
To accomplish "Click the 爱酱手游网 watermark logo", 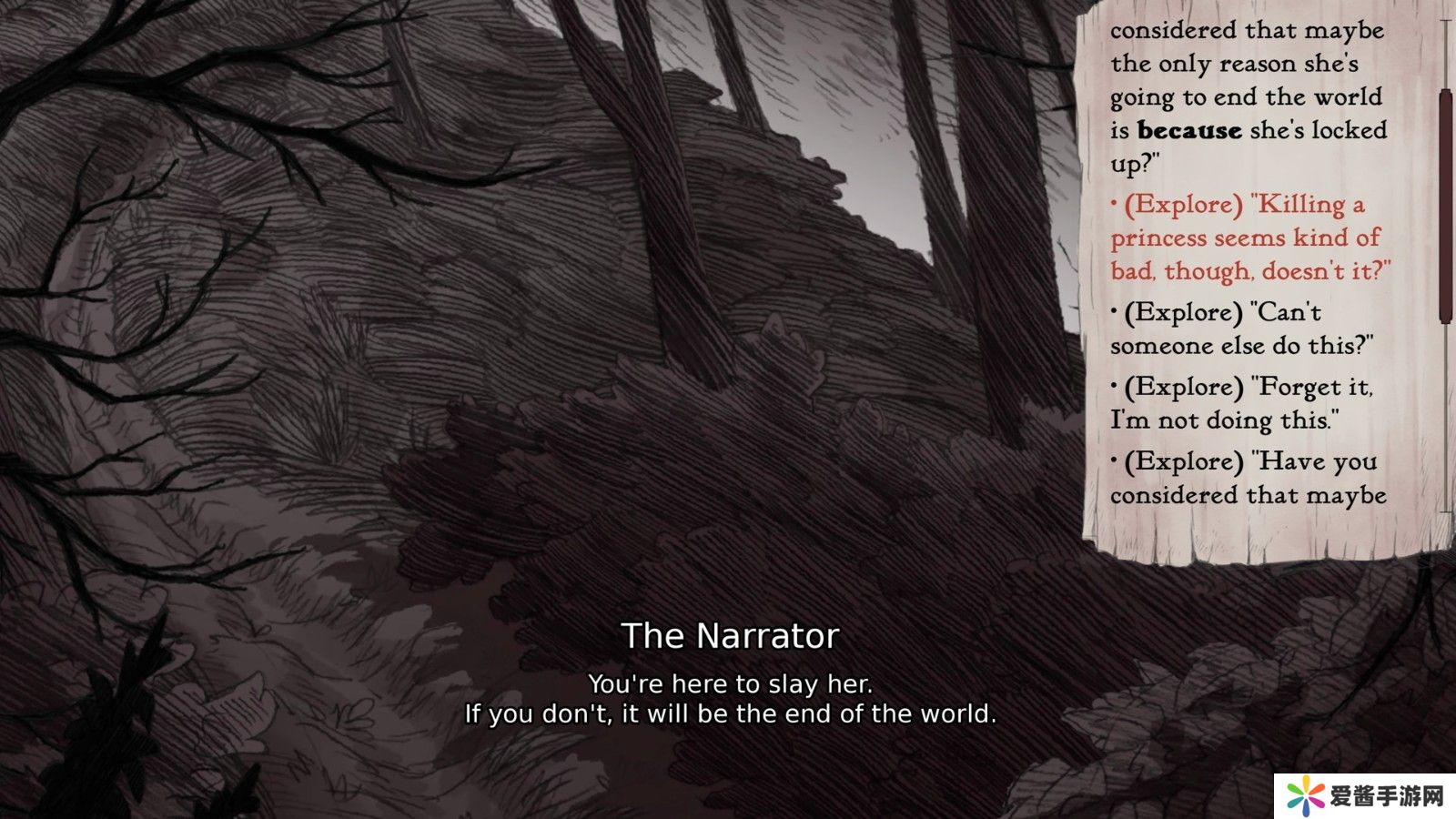I will (x=1365, y=796).
